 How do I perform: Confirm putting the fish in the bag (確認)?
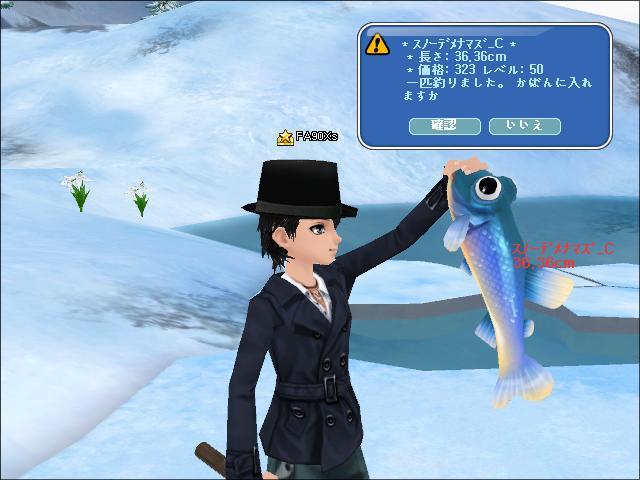click(x=445, y=125)
